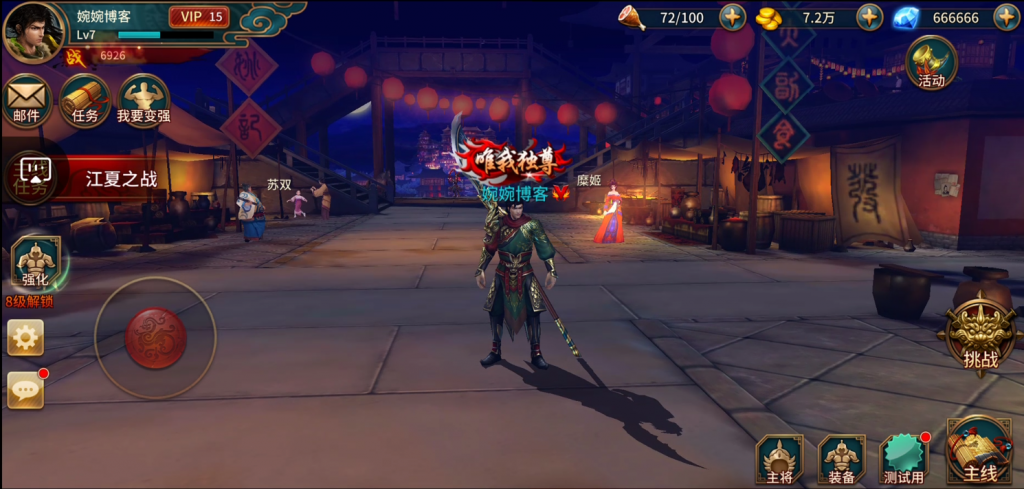Open the 邮件 mail icon

[27, 100]
